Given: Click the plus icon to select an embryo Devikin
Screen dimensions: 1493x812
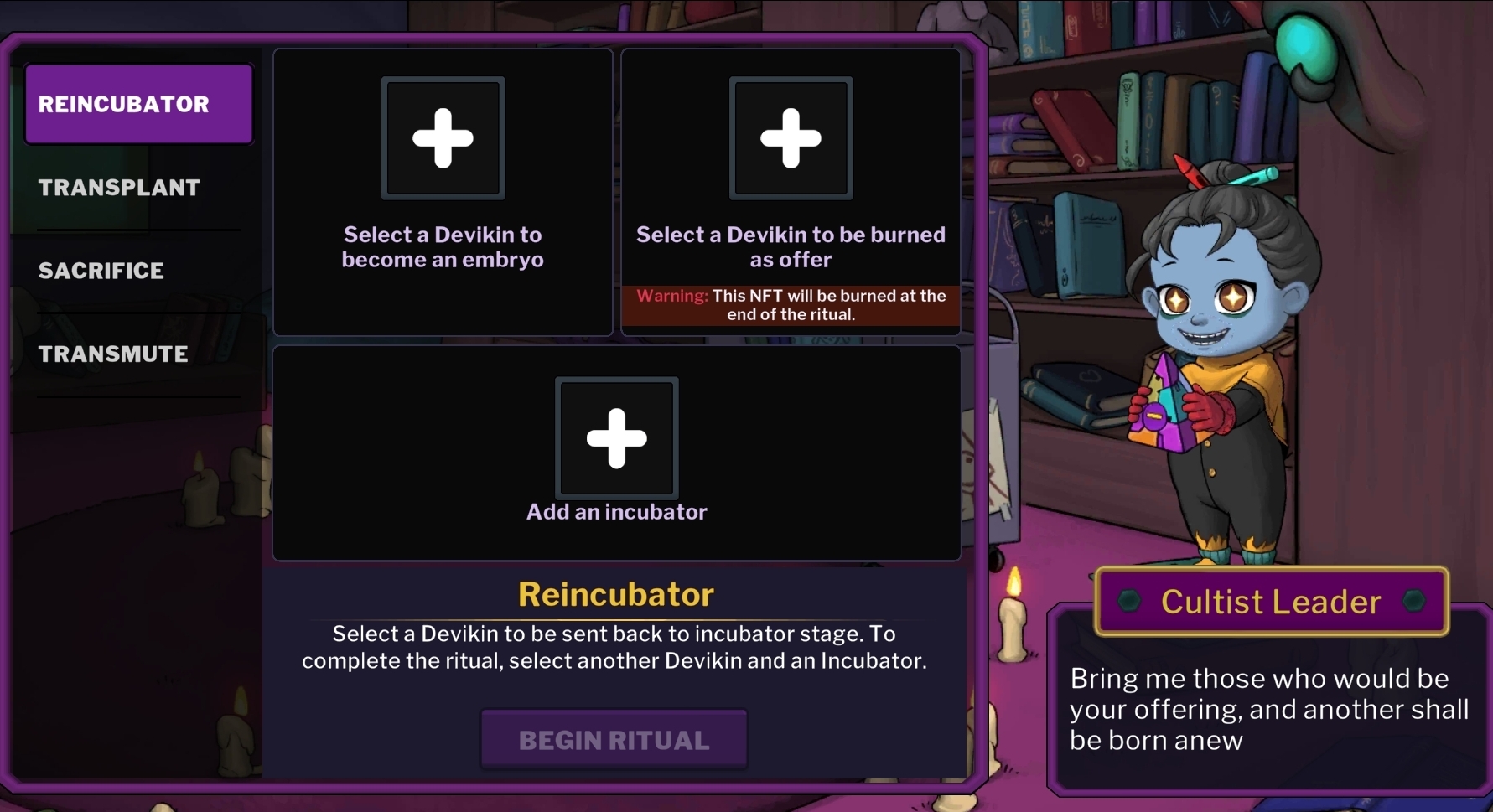Looking at the screenshot, I should [443, 137].
